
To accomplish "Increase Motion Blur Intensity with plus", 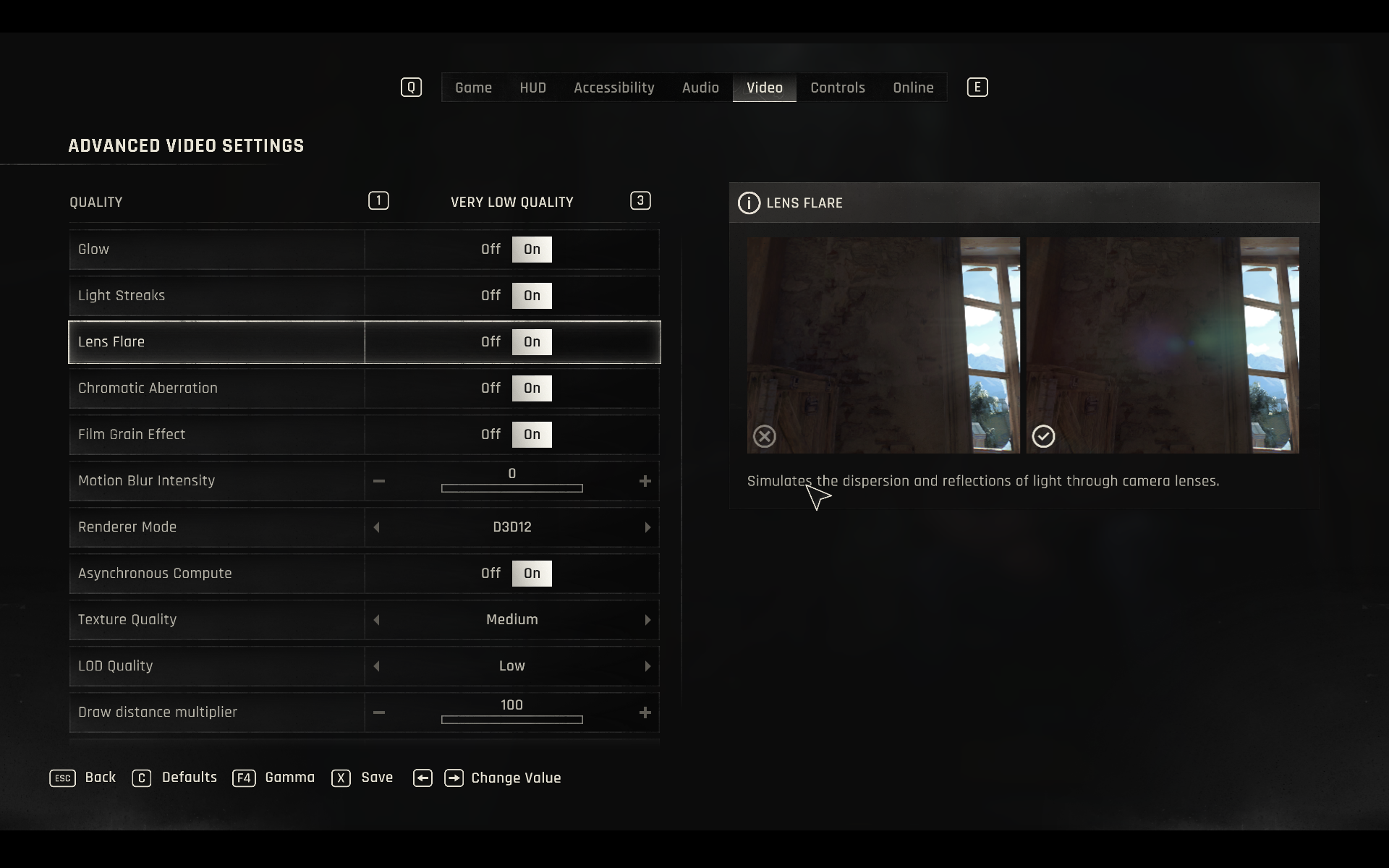I will pyautogui.click(x=645, y=481).
